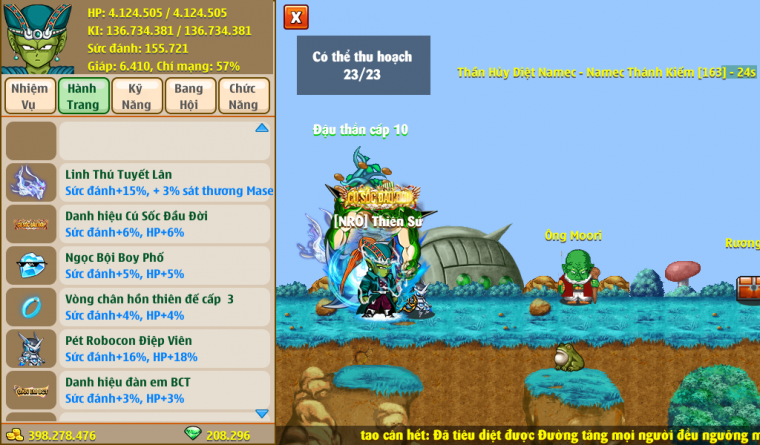
Task: Go to the Chức Năng tab
Action: pyautogui.click(x=243, y=97)
